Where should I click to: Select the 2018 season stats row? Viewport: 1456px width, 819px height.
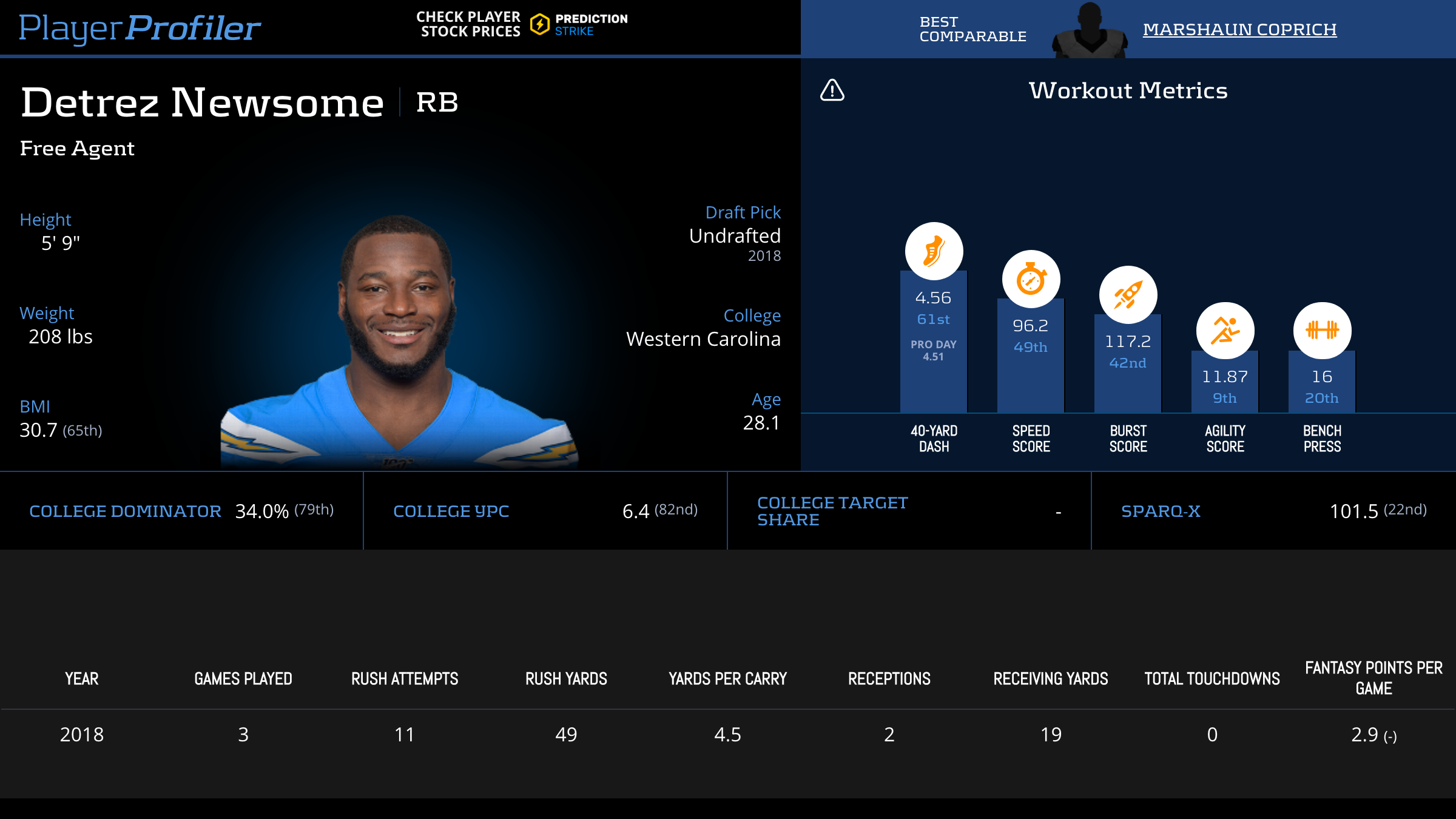(x=728, y=735)
